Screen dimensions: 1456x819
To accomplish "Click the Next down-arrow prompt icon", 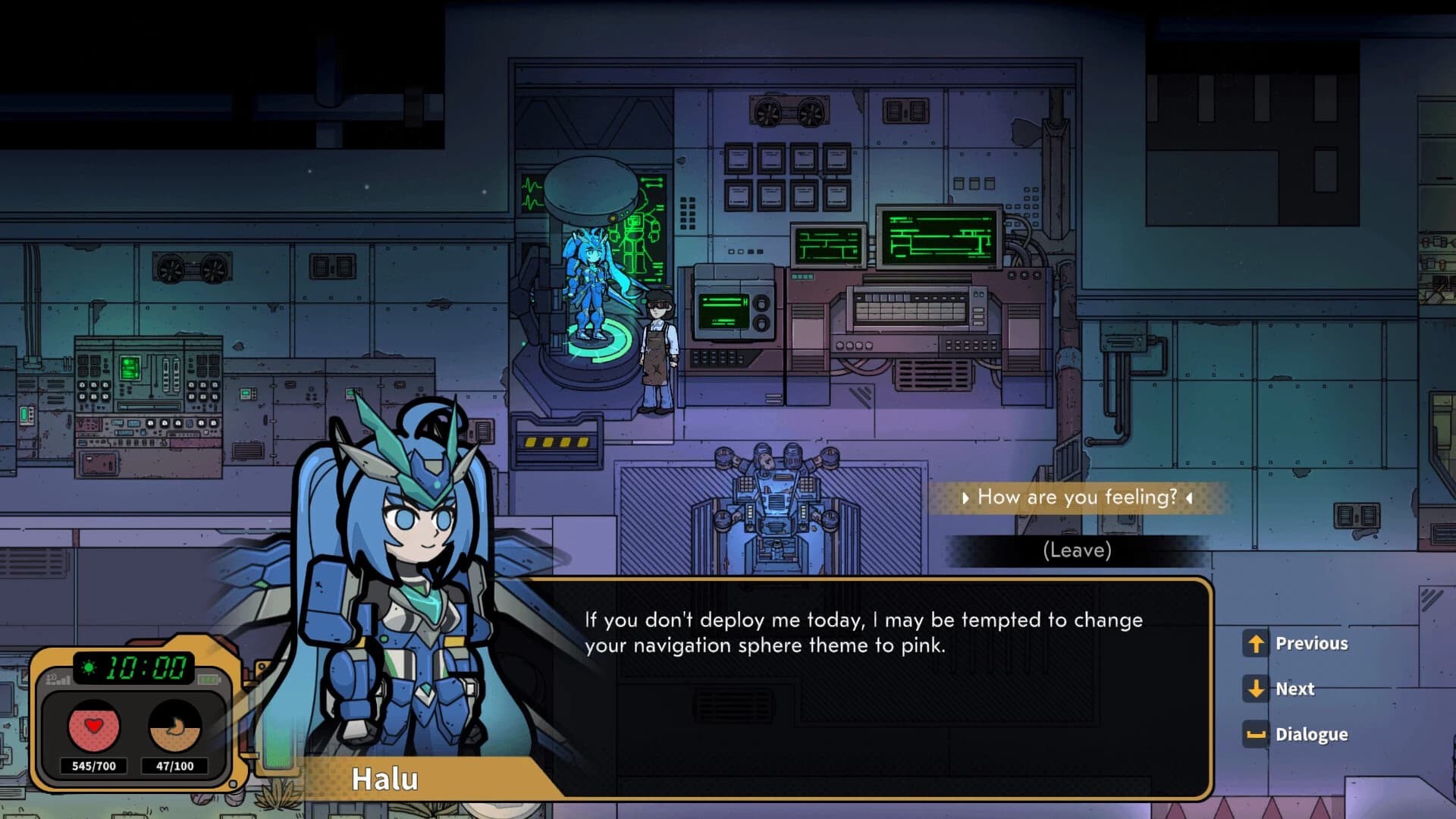I will (x=1255, y=689).
